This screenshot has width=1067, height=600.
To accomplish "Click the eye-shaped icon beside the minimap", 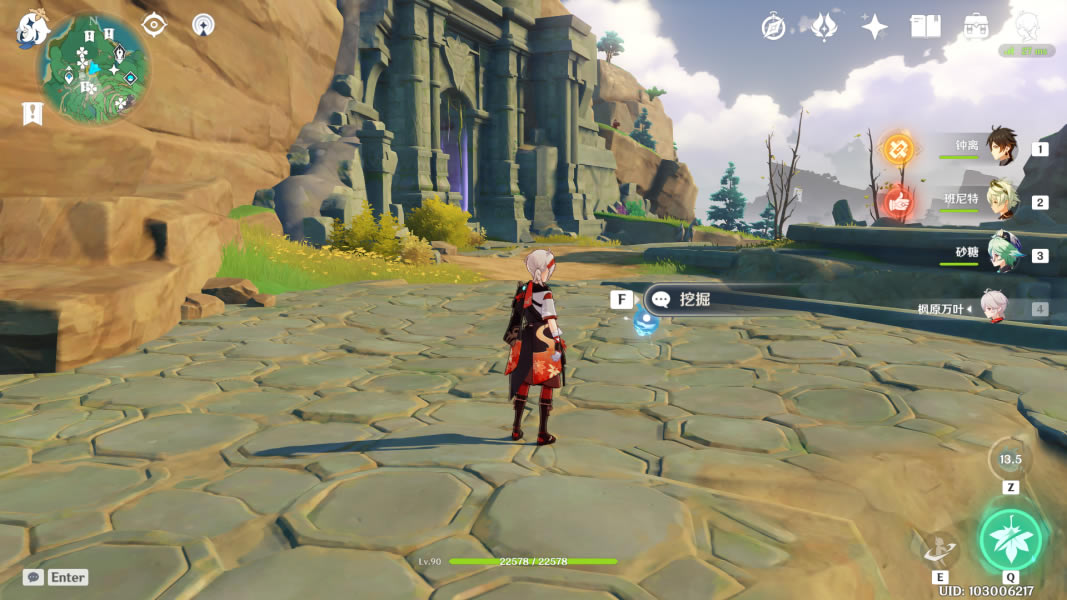I will pos(154,25).
